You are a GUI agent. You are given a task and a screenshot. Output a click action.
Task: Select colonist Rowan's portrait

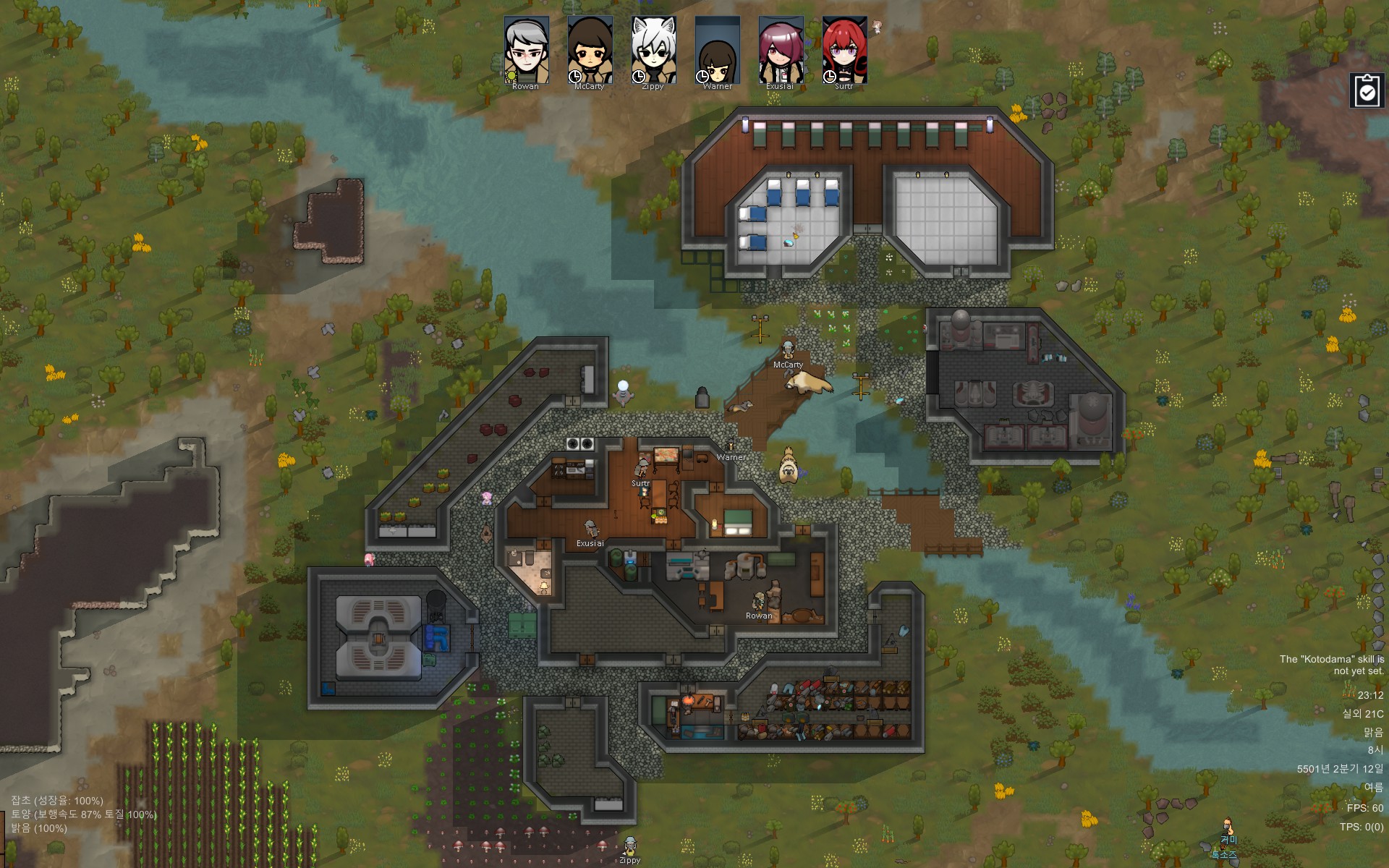526,50
